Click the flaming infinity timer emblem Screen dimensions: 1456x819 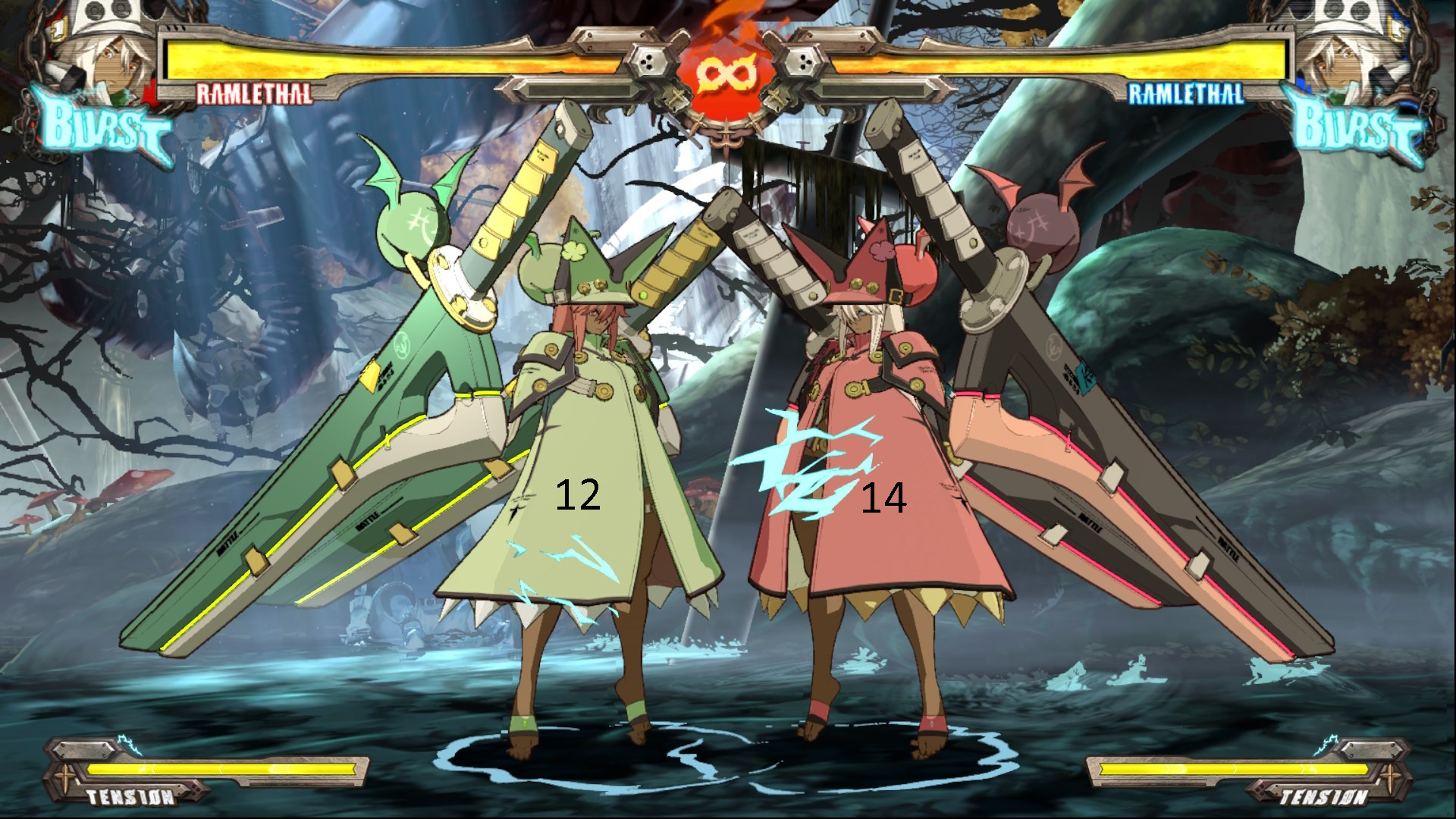tap(726, 72)
